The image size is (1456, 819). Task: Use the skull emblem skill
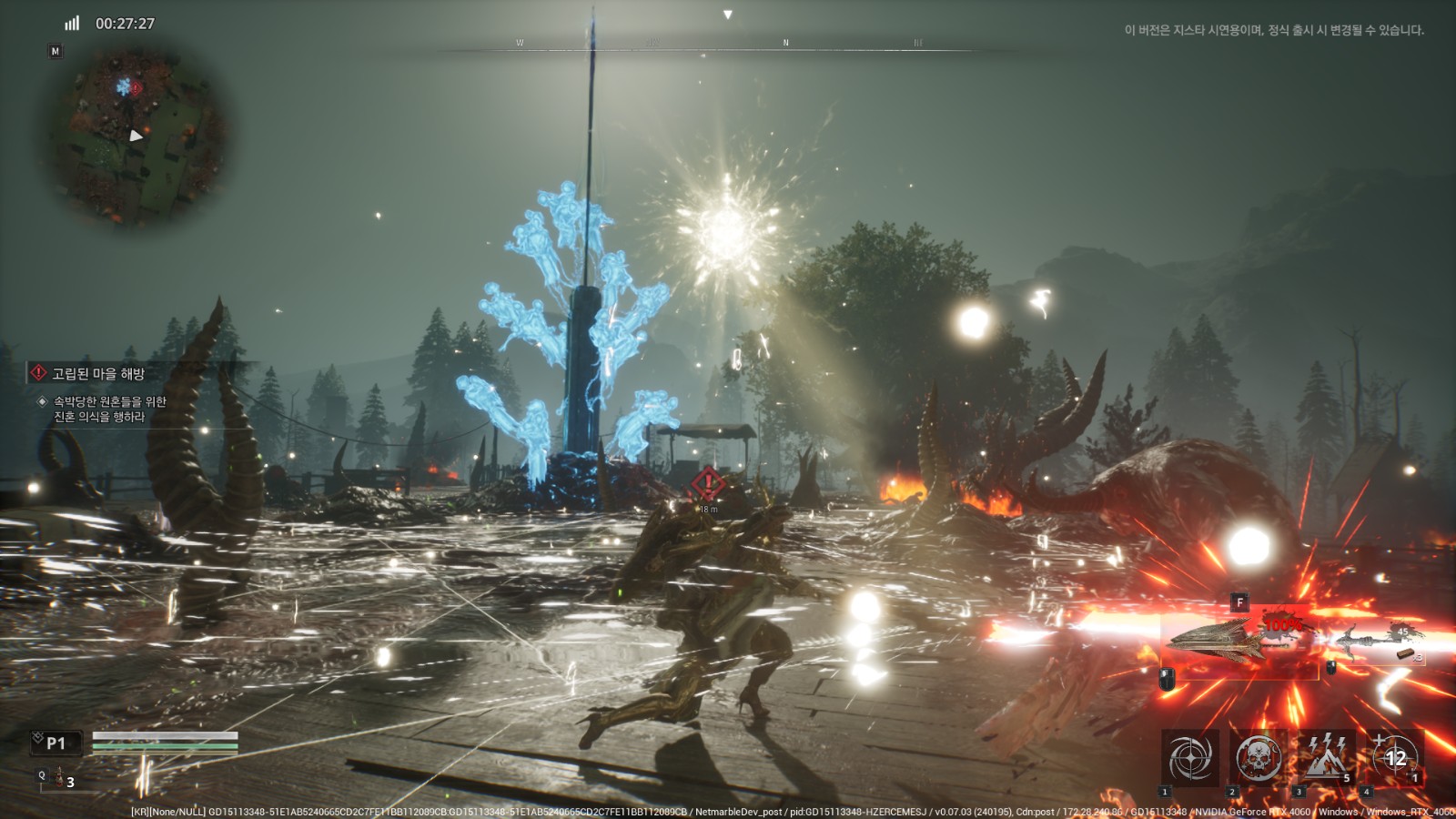tap(1258, 758)
